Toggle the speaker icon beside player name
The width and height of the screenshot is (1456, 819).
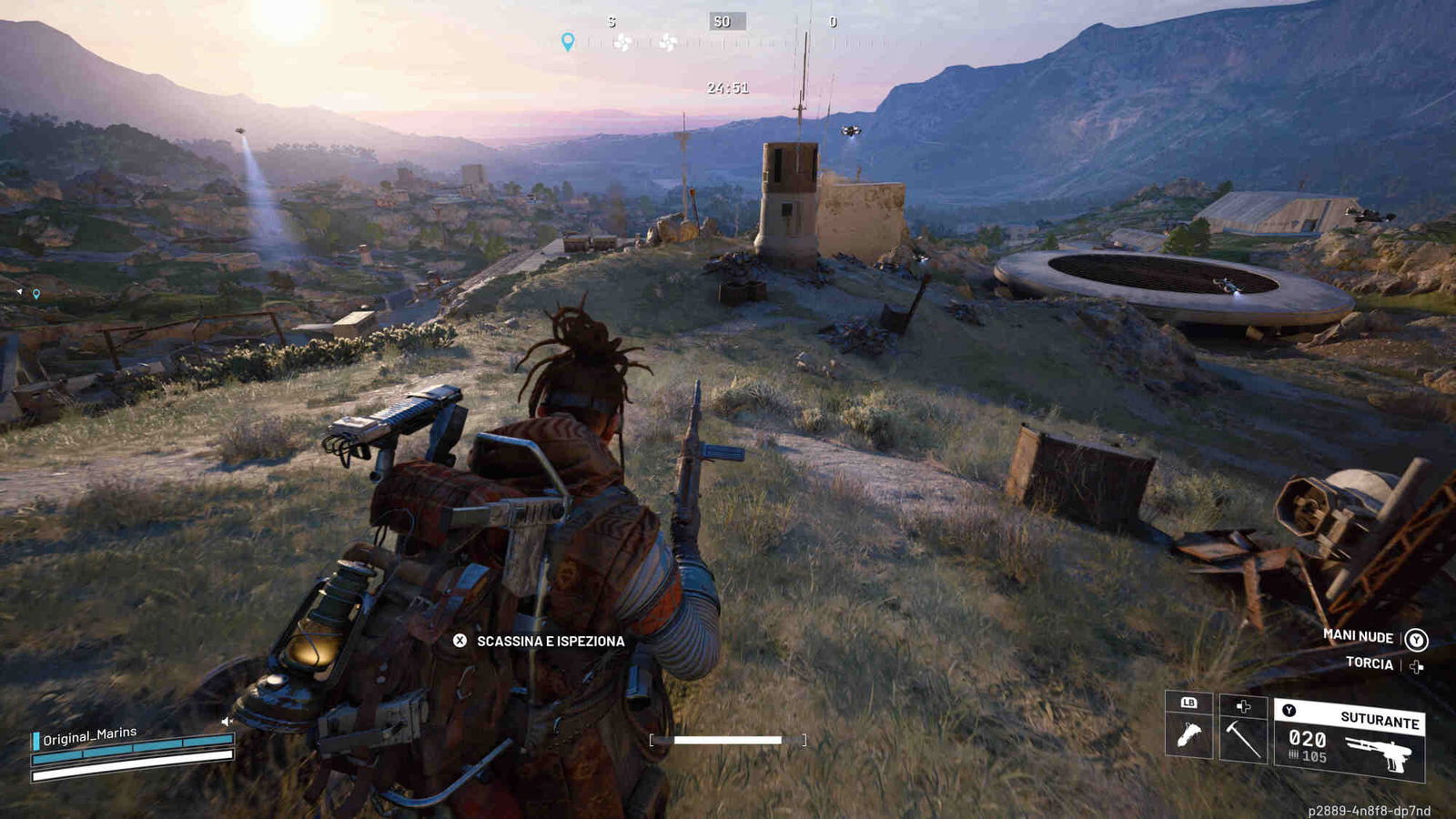(227, 722)
